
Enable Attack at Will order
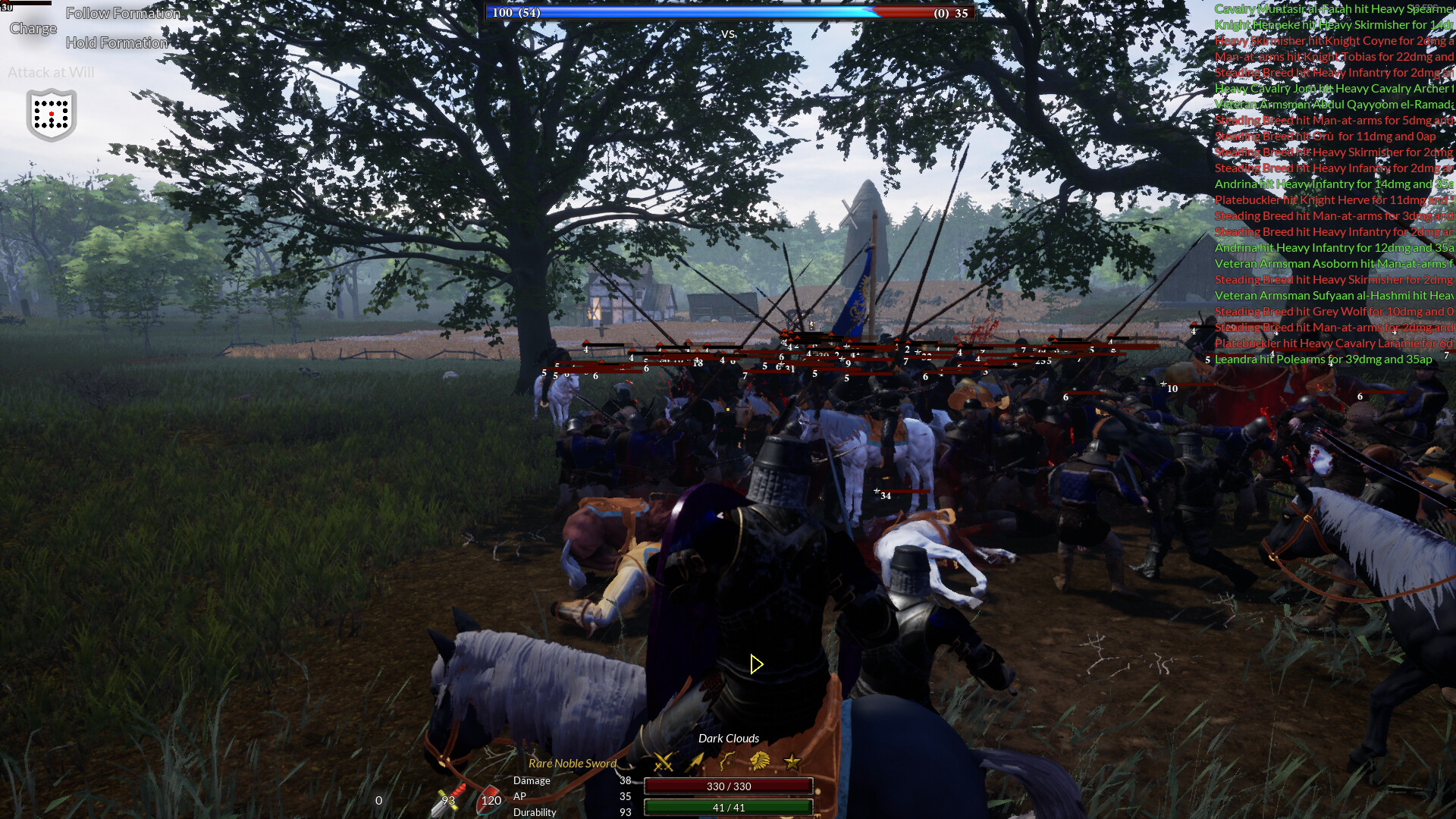coord(51,73)
